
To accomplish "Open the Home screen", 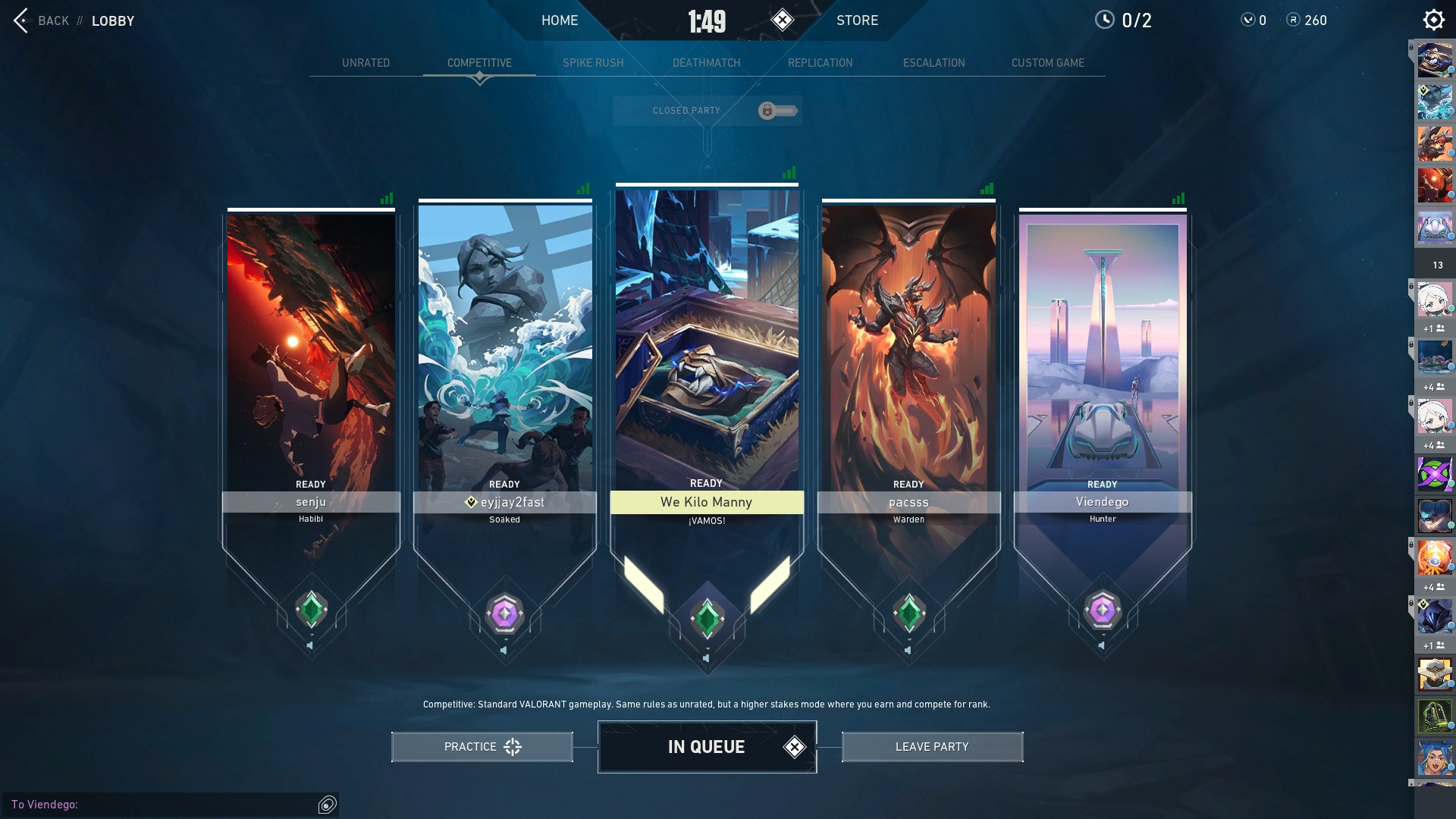I will point(560,20).
